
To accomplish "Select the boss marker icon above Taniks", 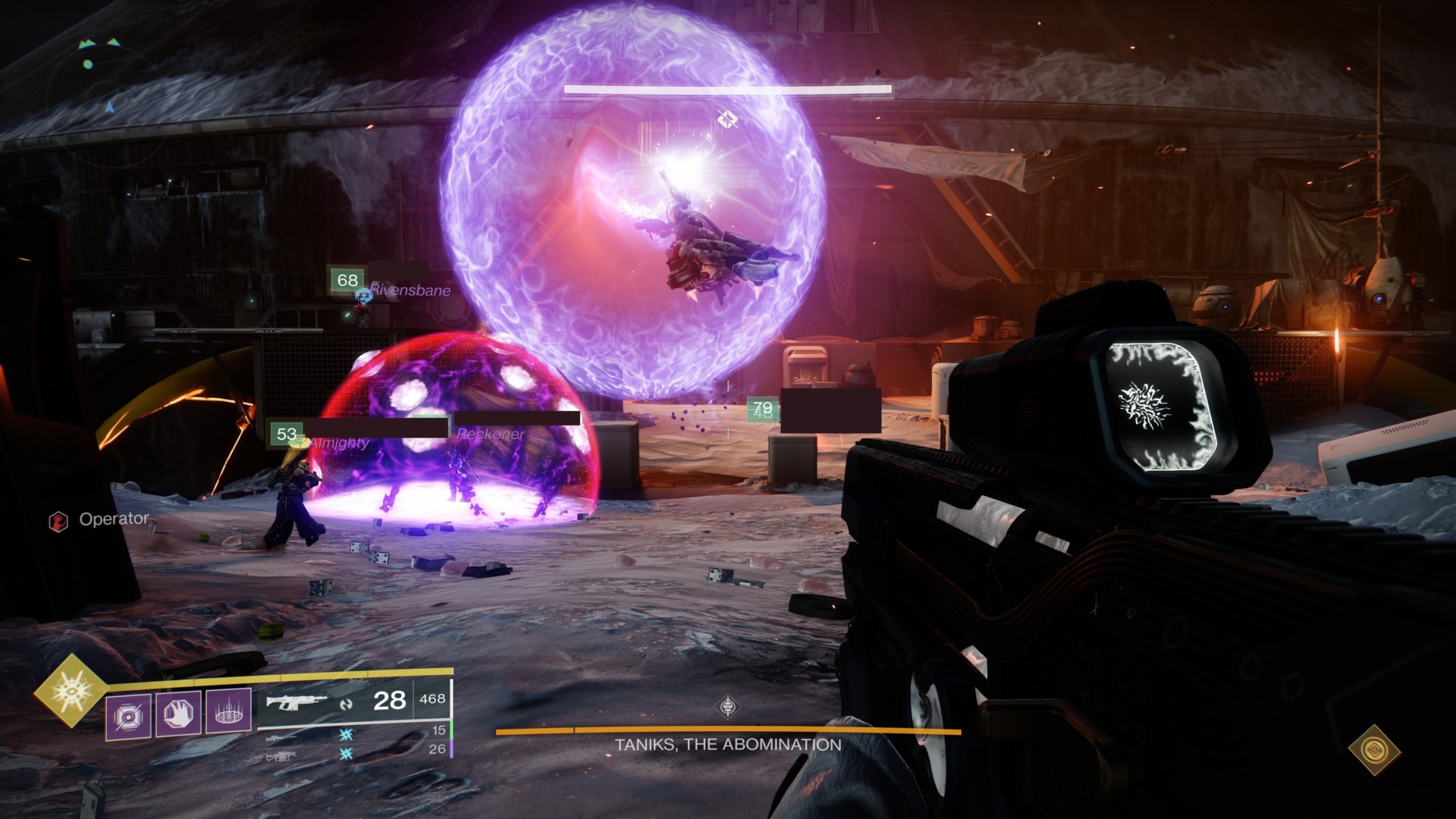I will click(727, 118).
